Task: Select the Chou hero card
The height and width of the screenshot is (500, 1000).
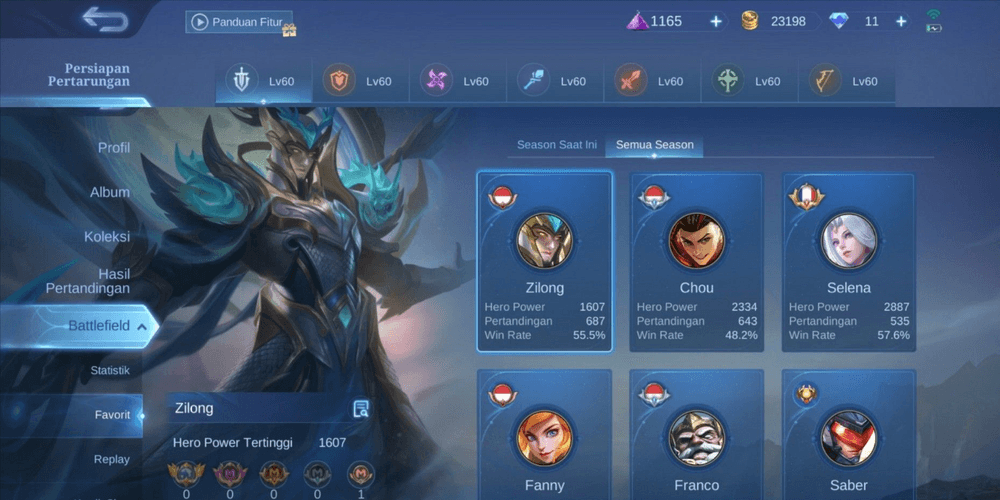Action: [x=696, y=262]
